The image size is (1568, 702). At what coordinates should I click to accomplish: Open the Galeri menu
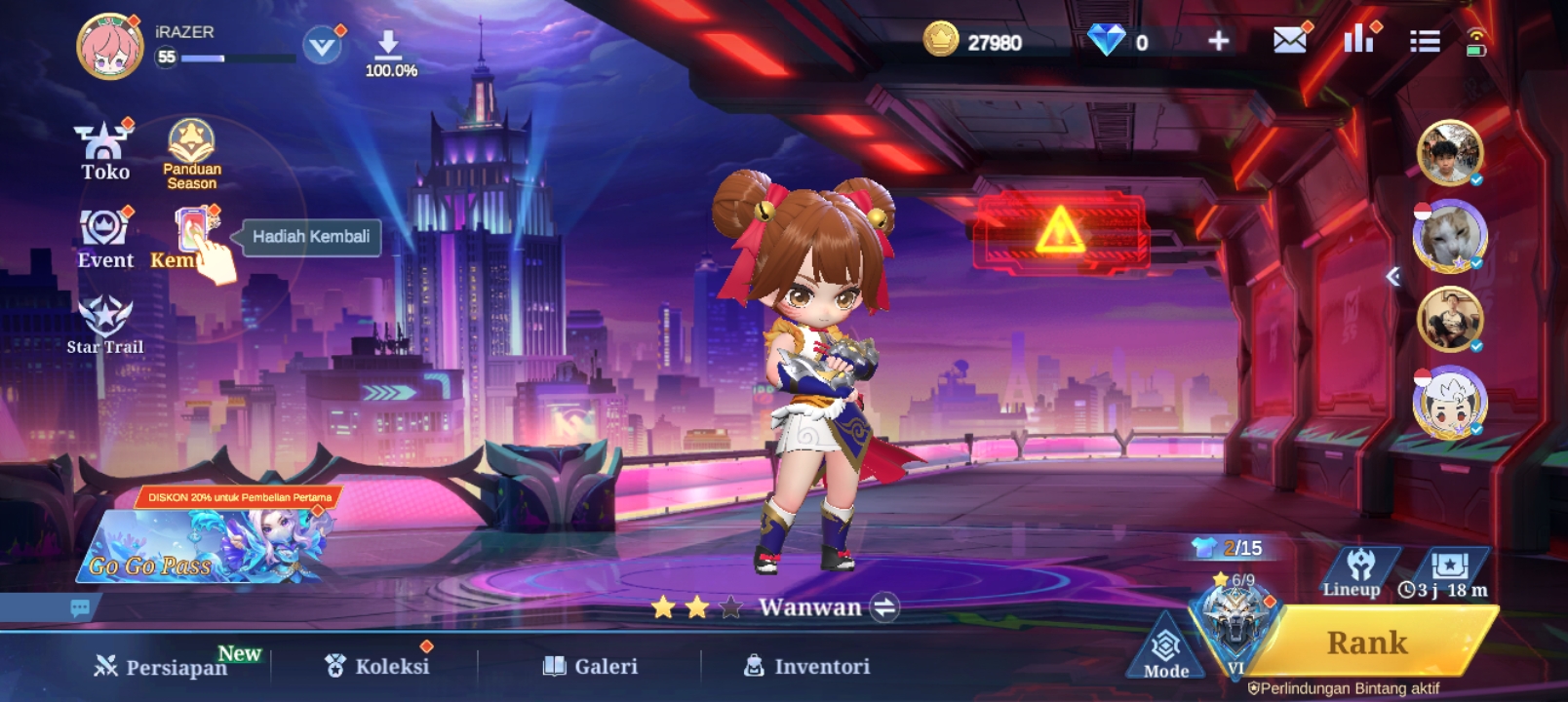click(x=591, y=666)
